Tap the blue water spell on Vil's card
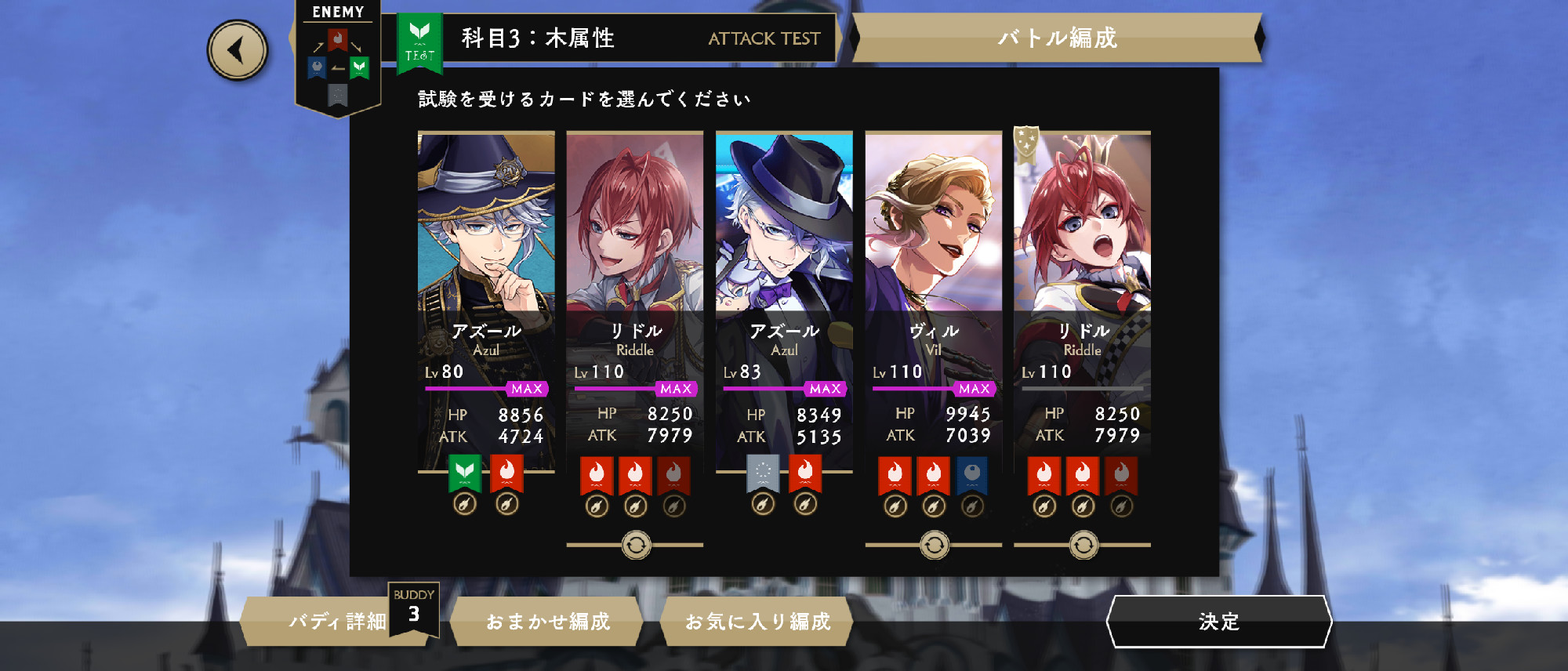The width and height of the screenshot is (1568, 671). pos(971,475)
